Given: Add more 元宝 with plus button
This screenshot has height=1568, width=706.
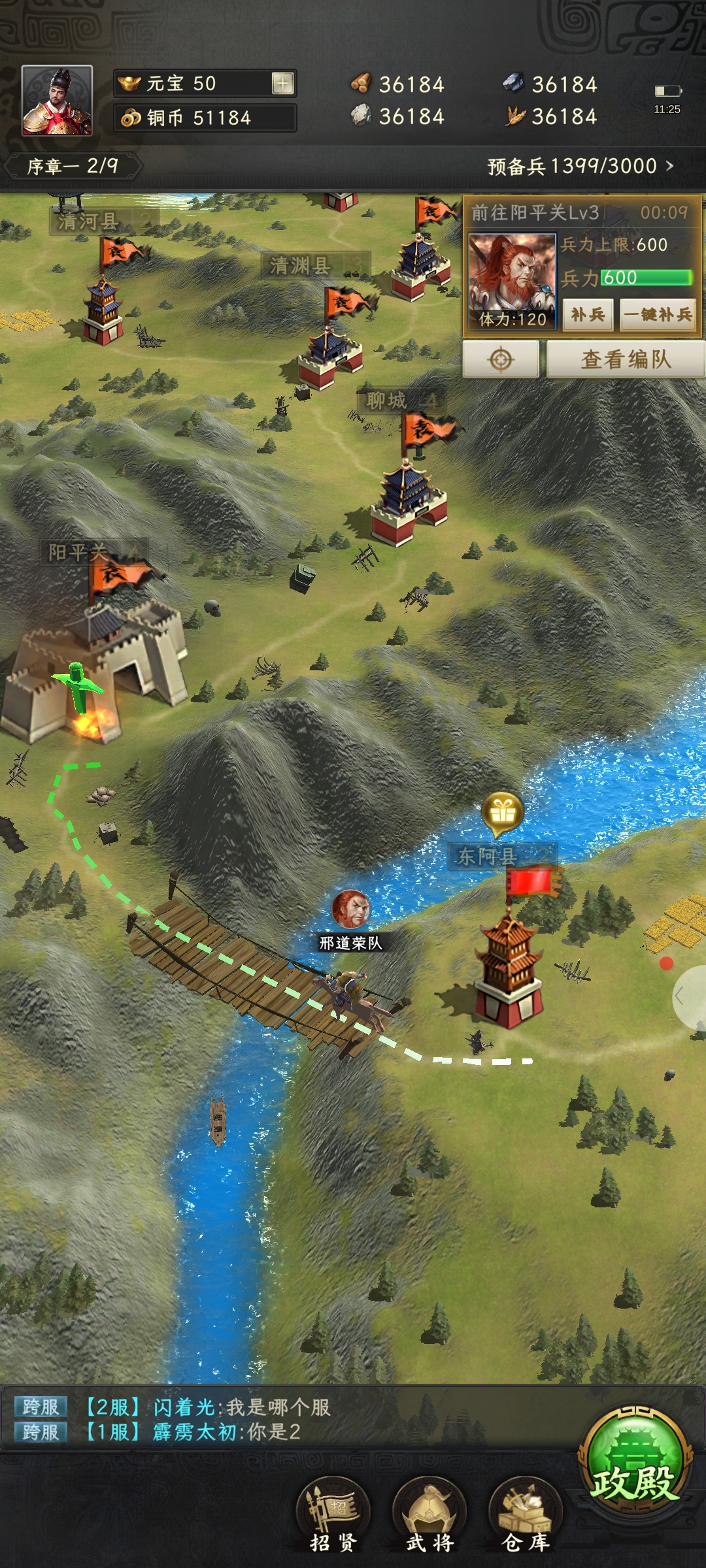Looking at the screenshot, I should 282,84.
